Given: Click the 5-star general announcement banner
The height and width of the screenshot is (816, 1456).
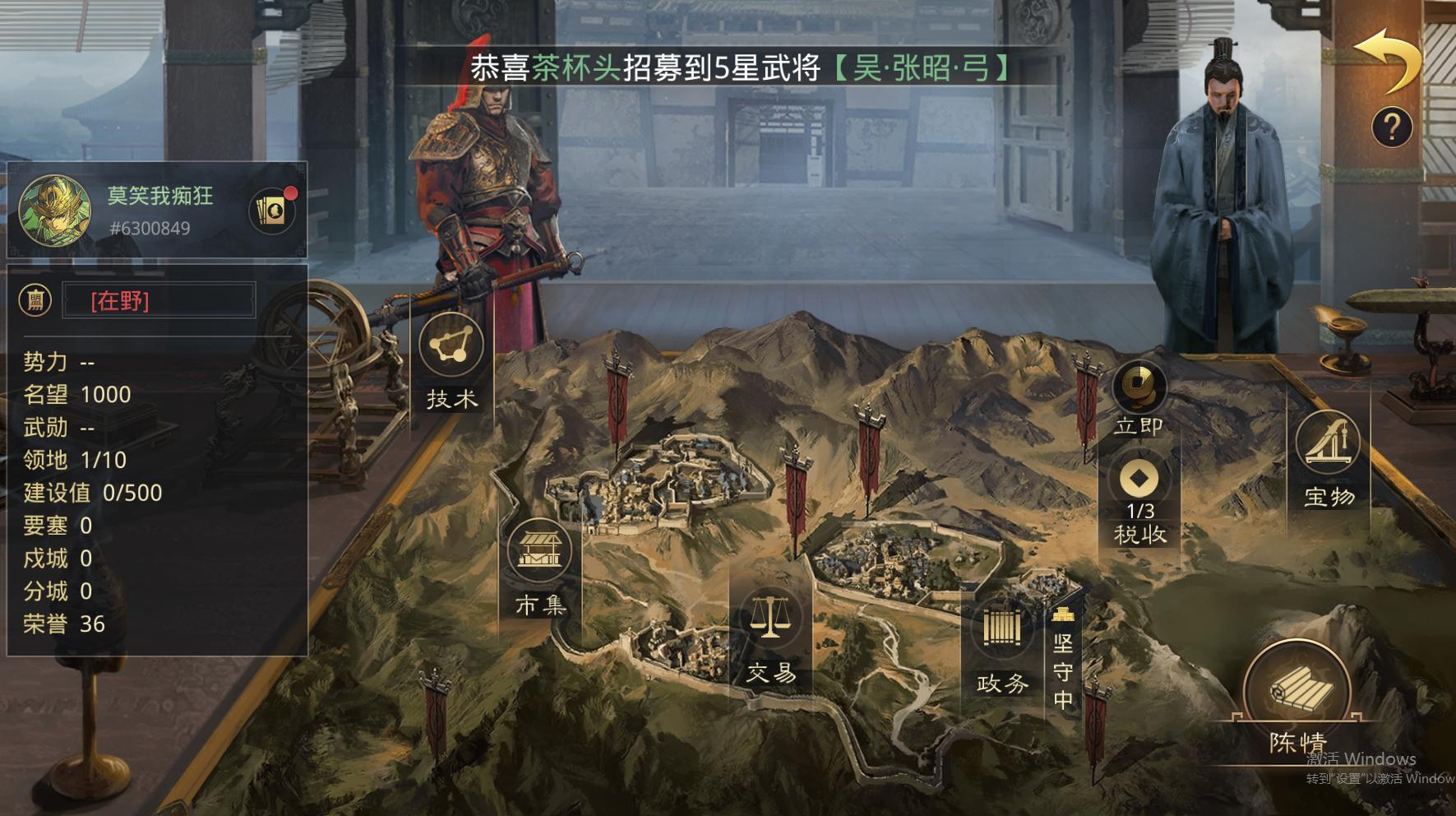Looking at the screenshot, I should pyautogui.click(x=738, y=71).
